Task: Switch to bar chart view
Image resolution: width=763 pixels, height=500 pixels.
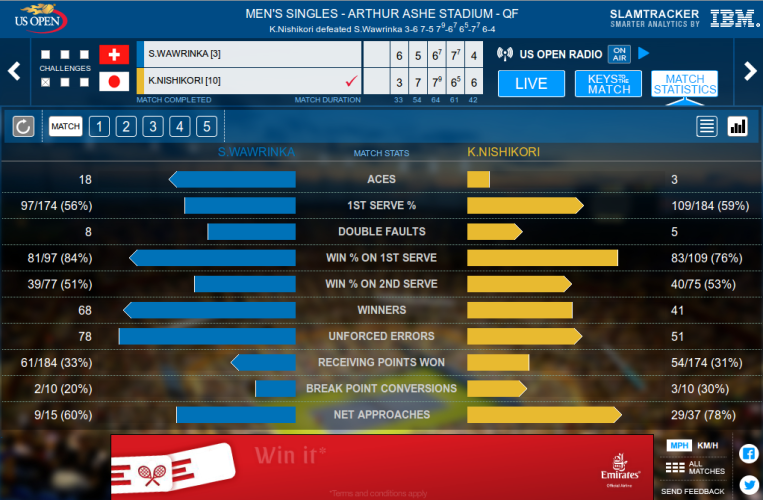Action: click(x=738, y=126)
